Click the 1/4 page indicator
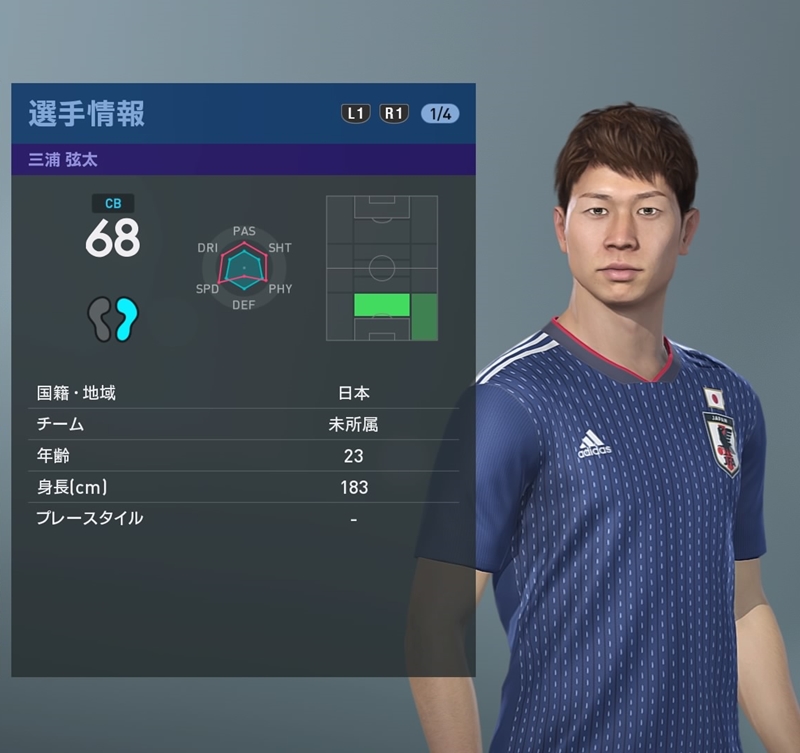Viewport: 800px width, 753px height. point(440,113)
